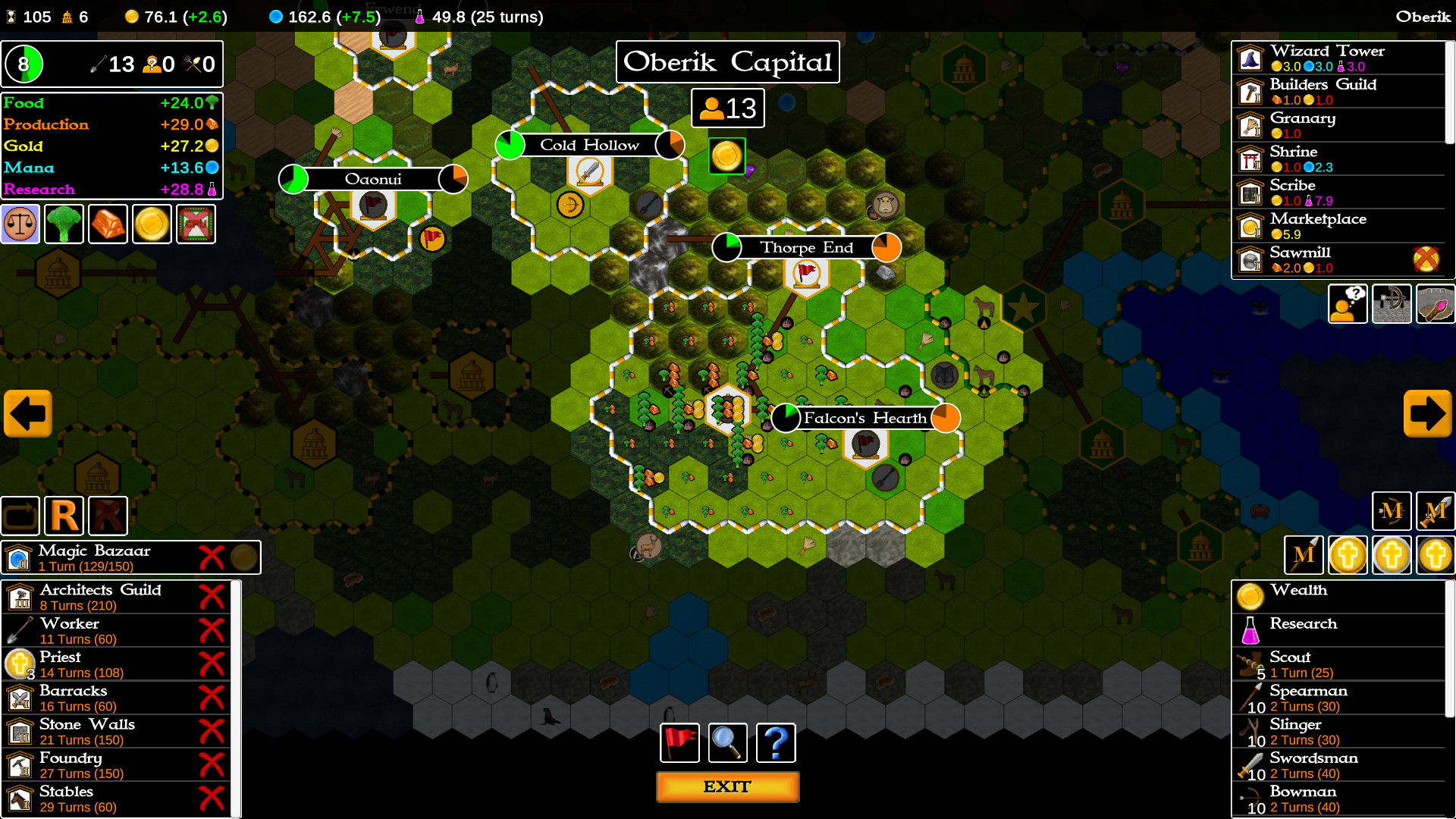This screenshot has height=819, width=1456.
Task: Open the citizen thought-bubble management icon
Action: pyautogui.click(x=1347, y=303)
